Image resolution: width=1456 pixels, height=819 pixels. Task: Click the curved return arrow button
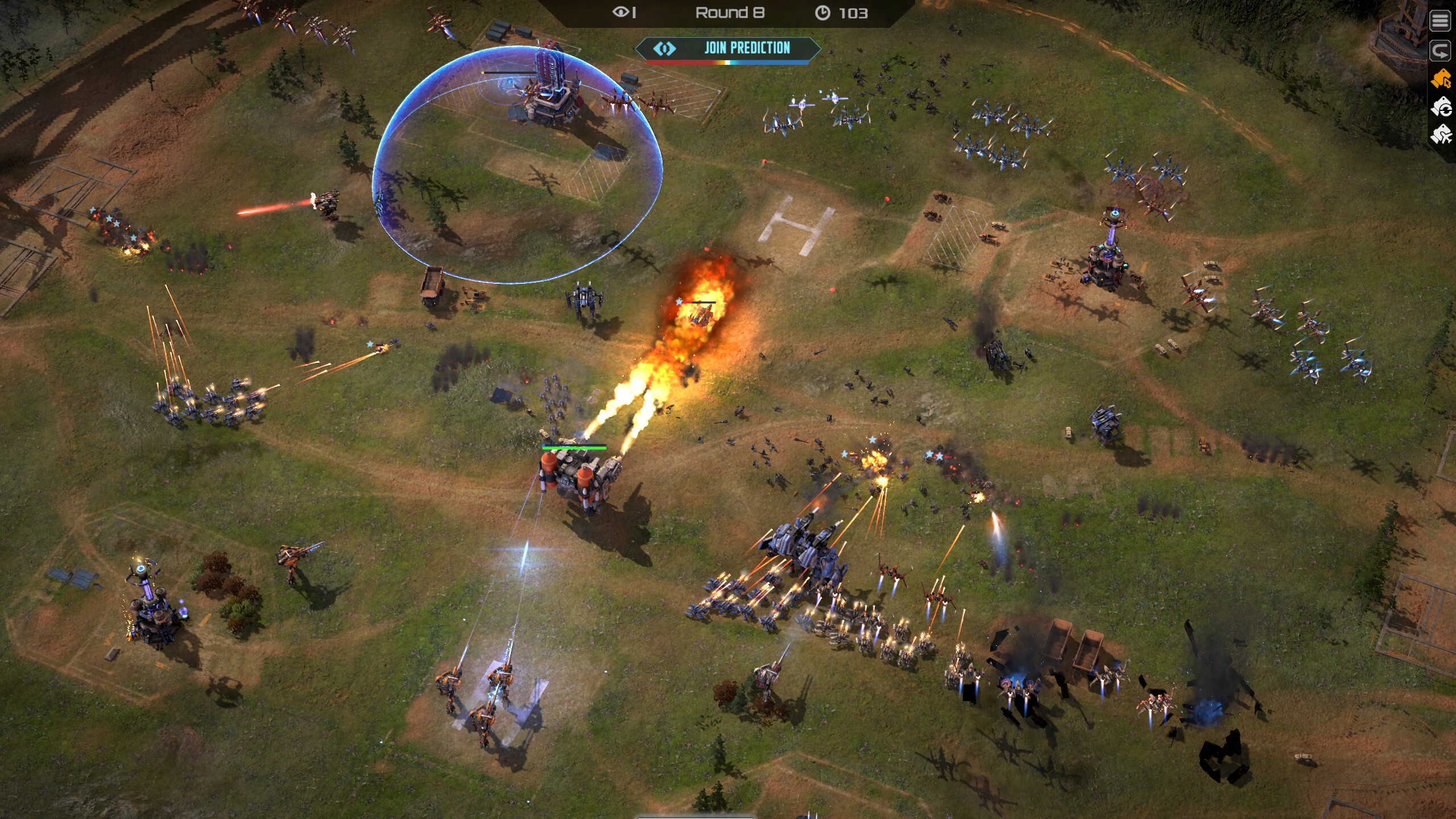[1441, 51]
